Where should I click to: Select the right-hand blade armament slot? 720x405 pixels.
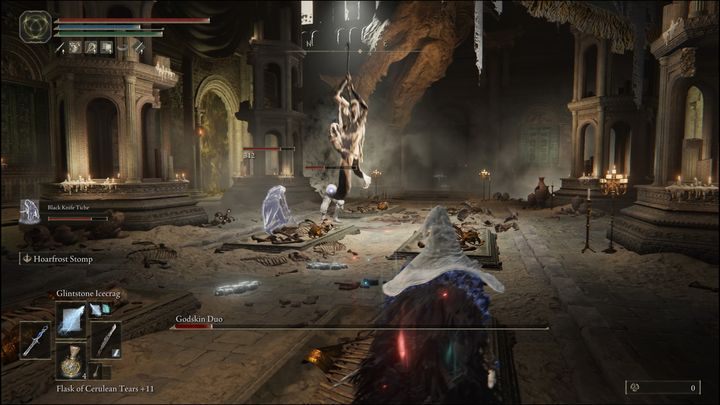click(107, 340)
